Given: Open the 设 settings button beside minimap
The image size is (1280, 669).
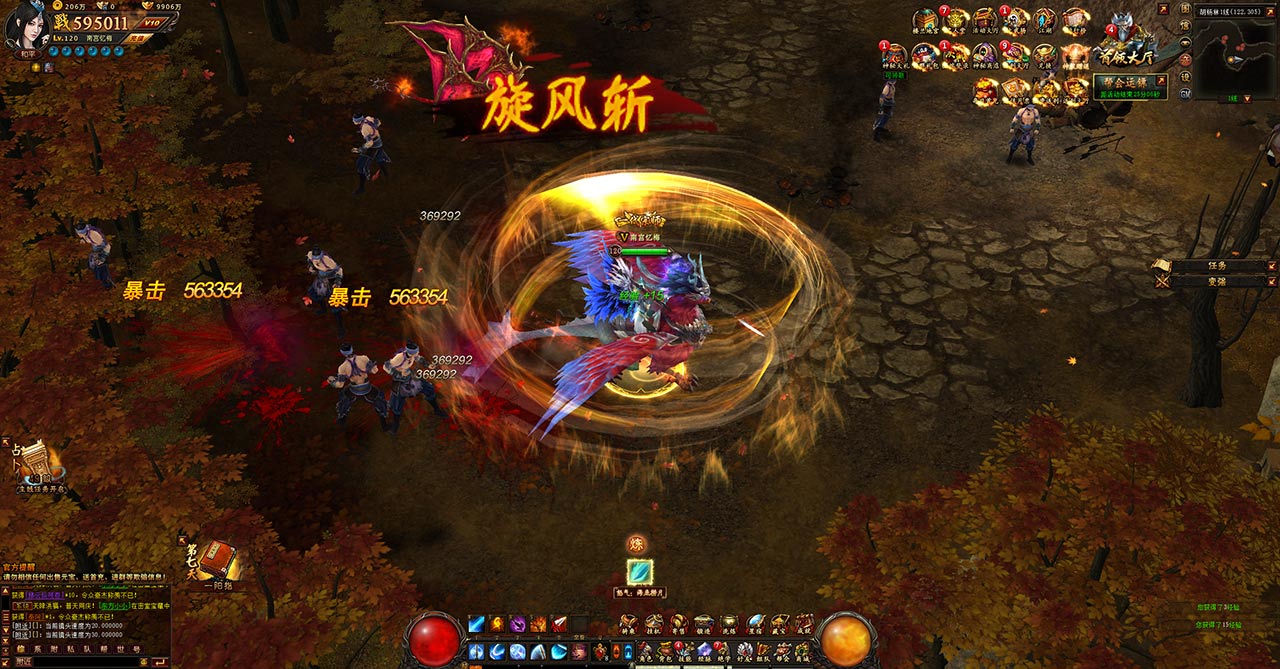Looking at the screenshot, I should click(x=1185, y=77).
